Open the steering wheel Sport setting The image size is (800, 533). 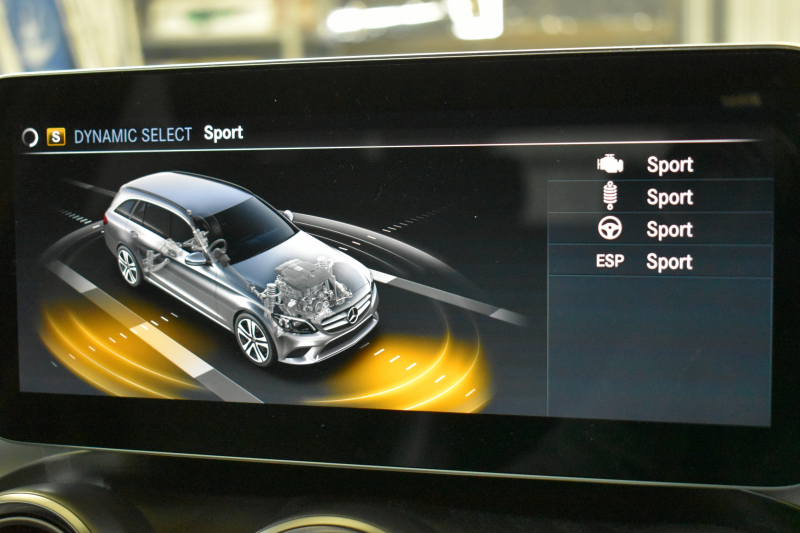(660, 229)
